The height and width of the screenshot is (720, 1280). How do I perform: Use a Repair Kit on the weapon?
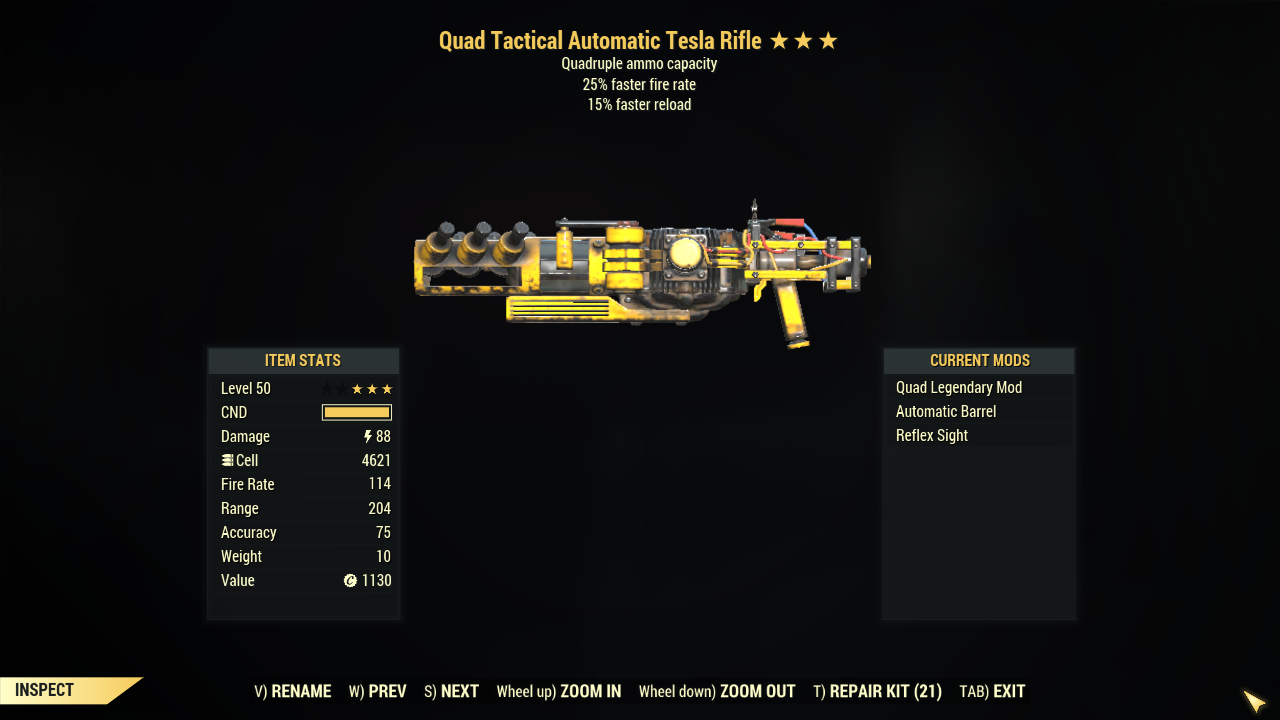point(878,691)
